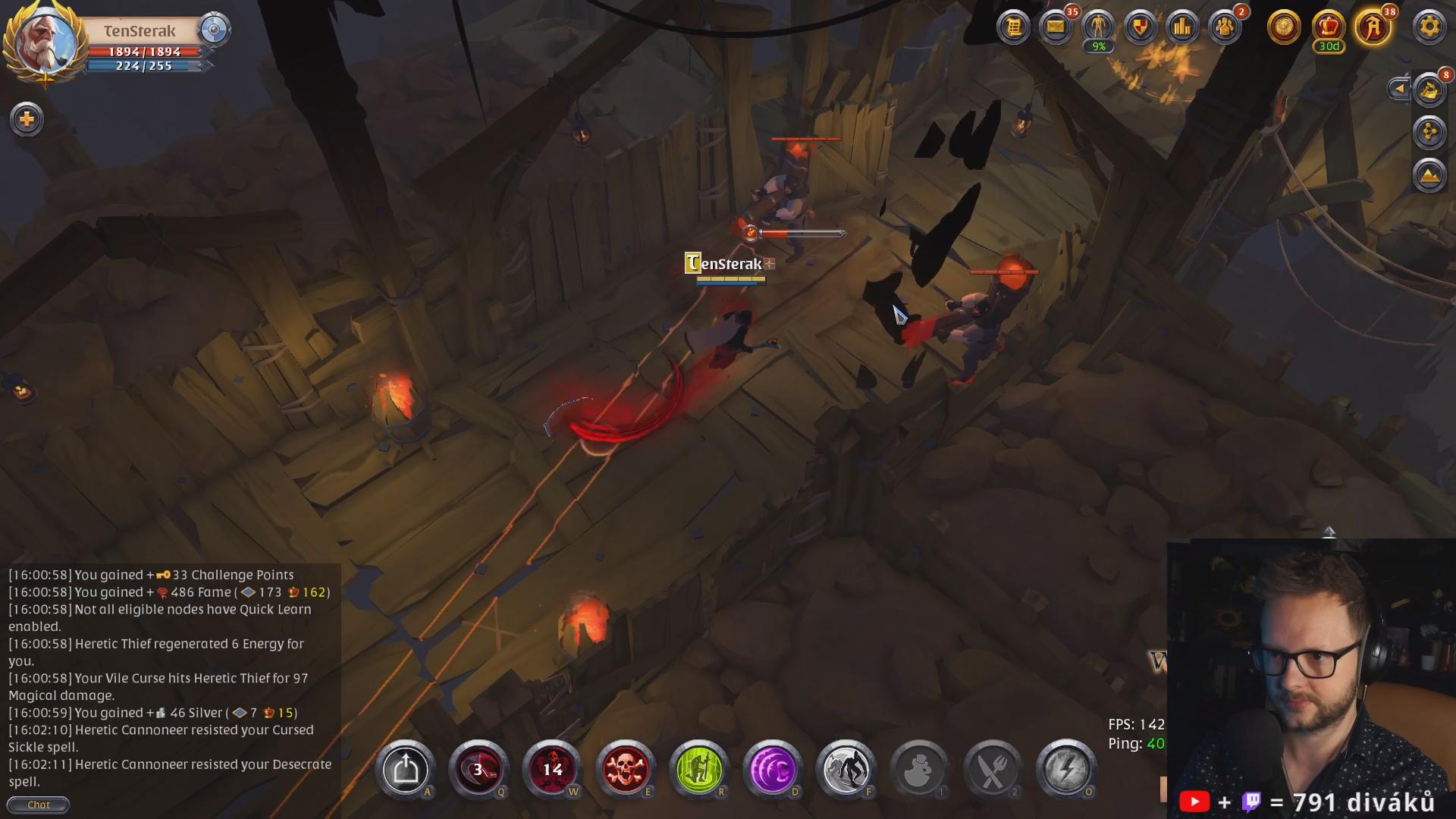The height and width of the screenshot is (819, 1456).
Task: Open the Chat panel button
Action: 38,805
